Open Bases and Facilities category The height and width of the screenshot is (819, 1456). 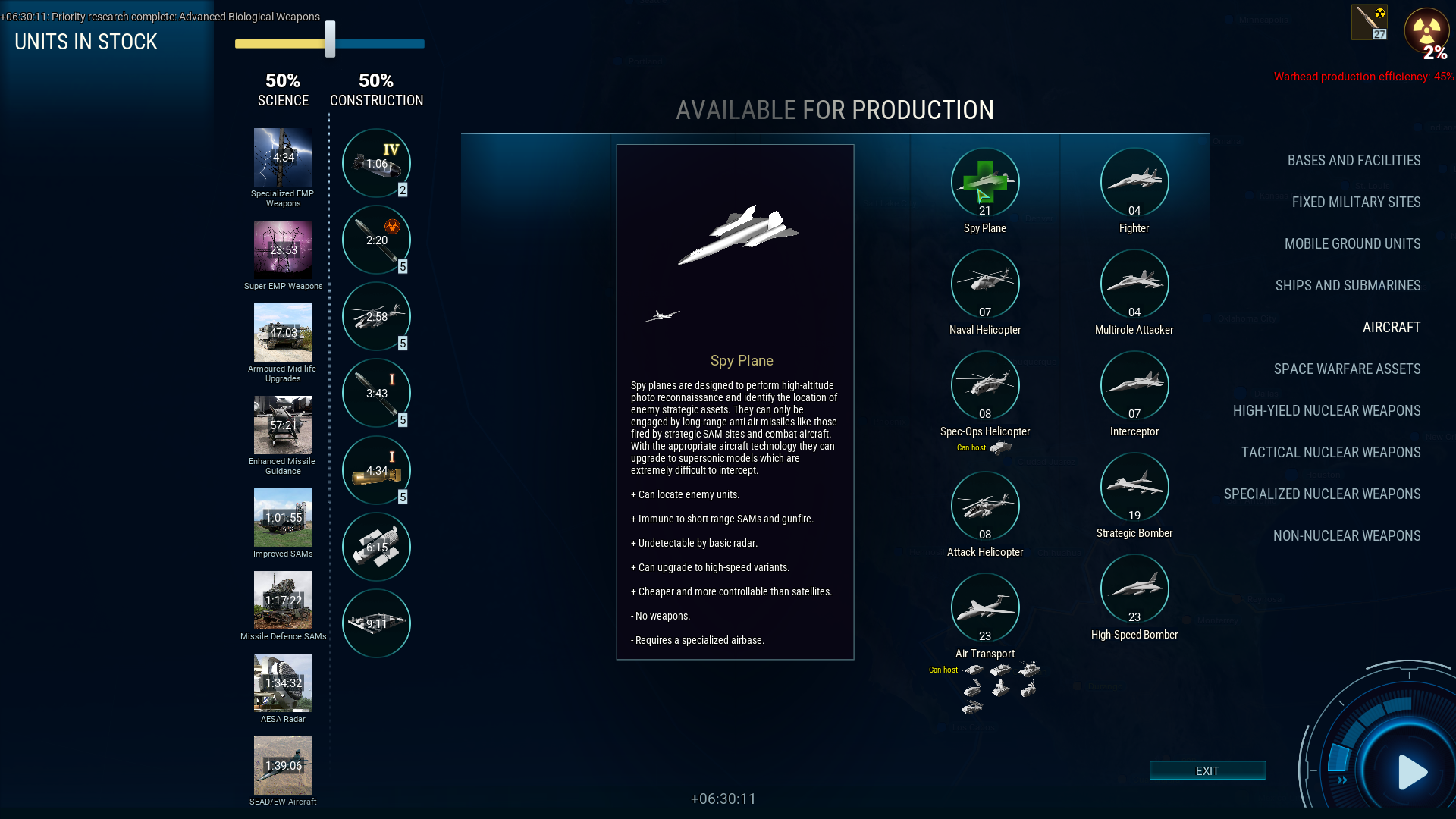(1354, 161)
